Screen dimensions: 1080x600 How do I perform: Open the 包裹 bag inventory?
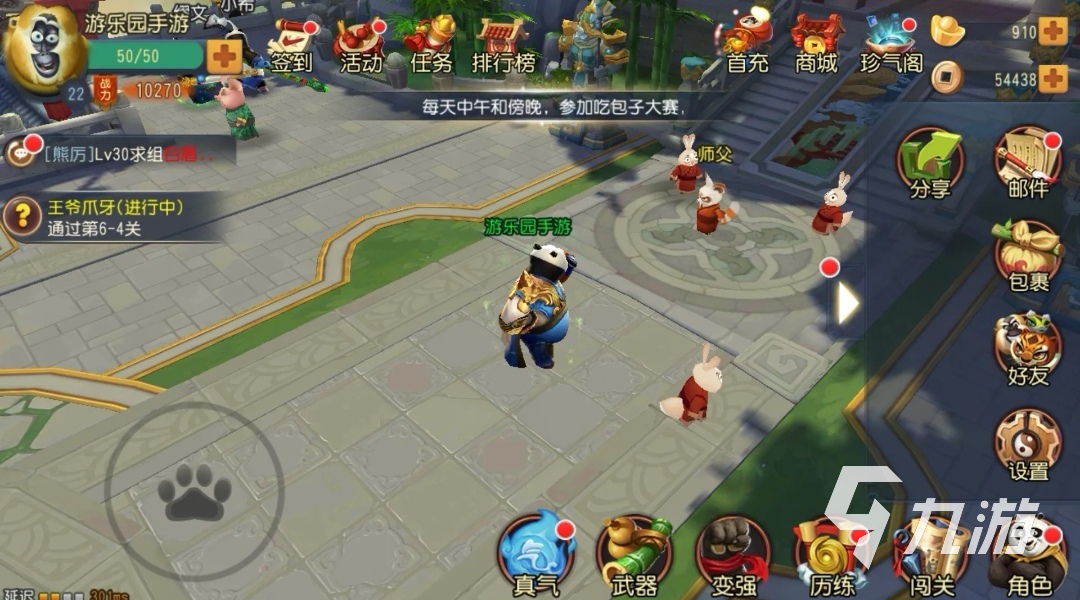[1027, 257]
